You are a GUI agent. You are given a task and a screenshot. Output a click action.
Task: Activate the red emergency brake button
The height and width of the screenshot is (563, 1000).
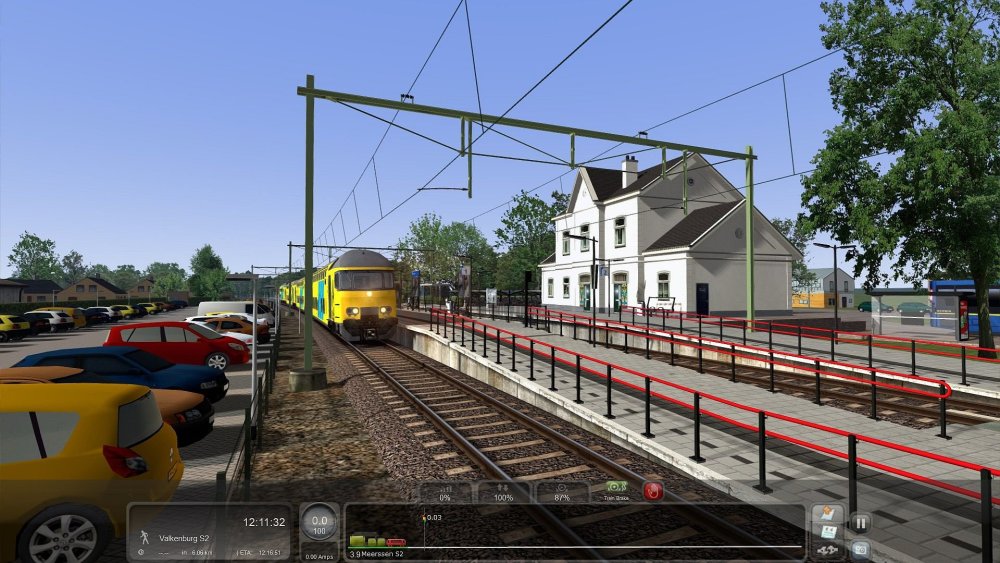653,491
